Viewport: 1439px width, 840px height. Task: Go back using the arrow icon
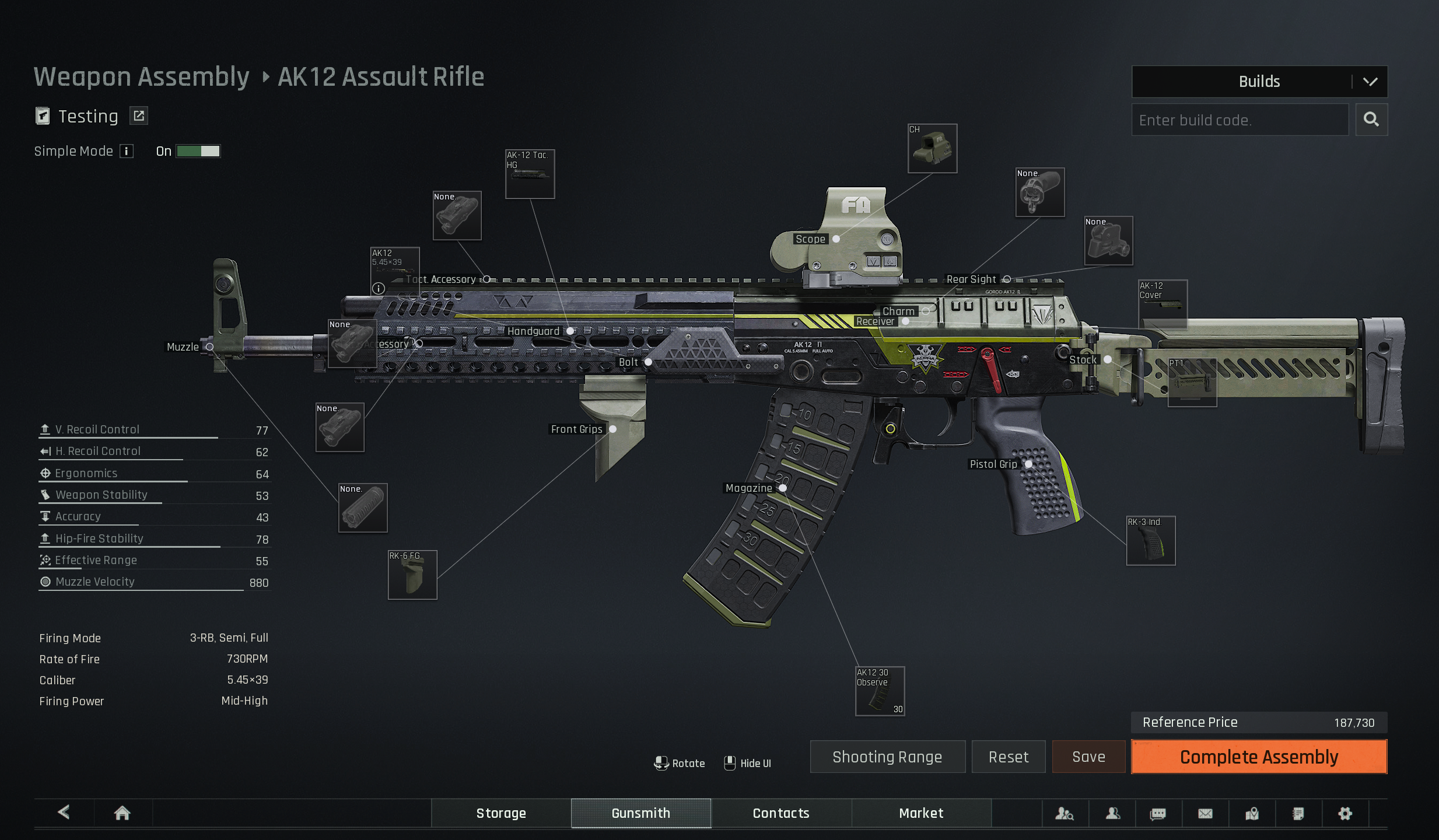64,812
